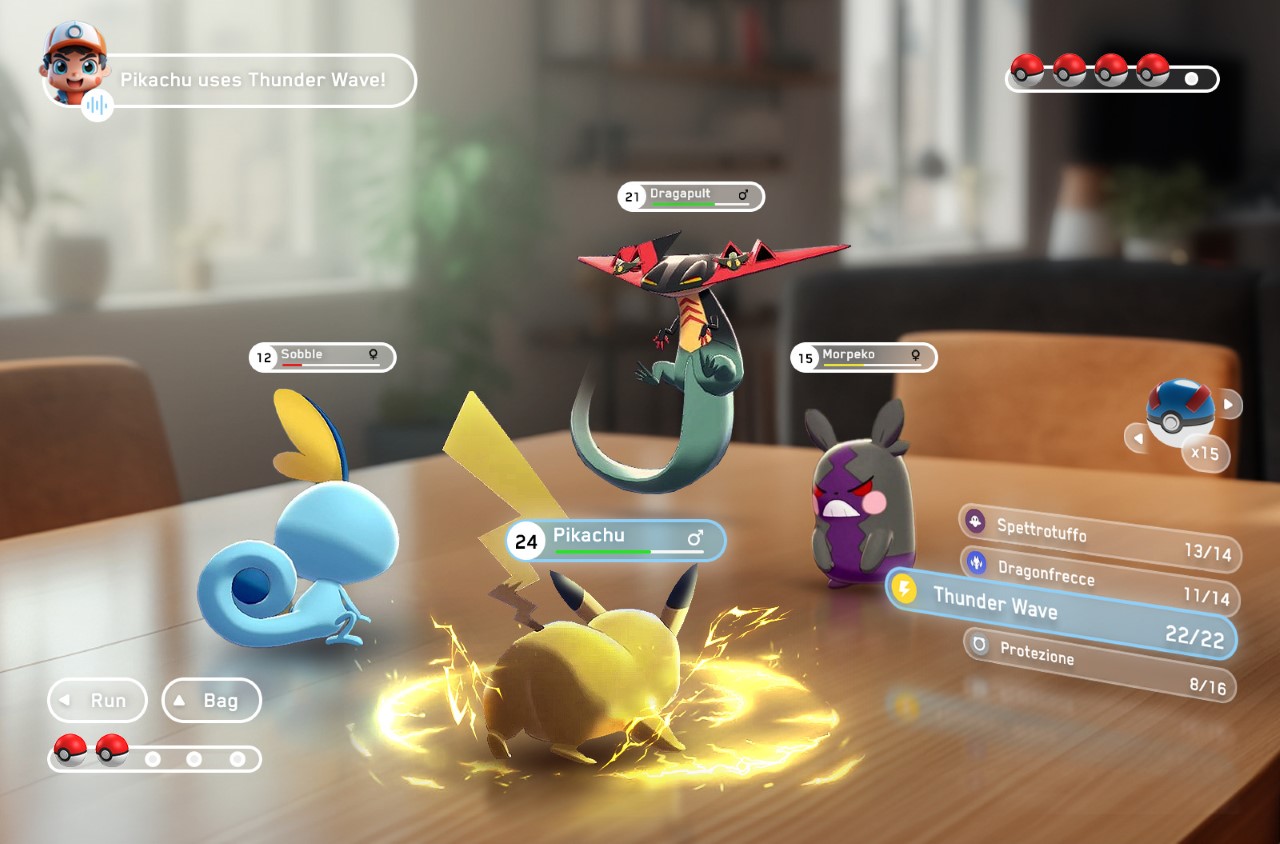Image resolution: width=1280 pixels, height=844 pixels.
Task: Switch to next ball with right arrow
Action: tap(1229, 405)
